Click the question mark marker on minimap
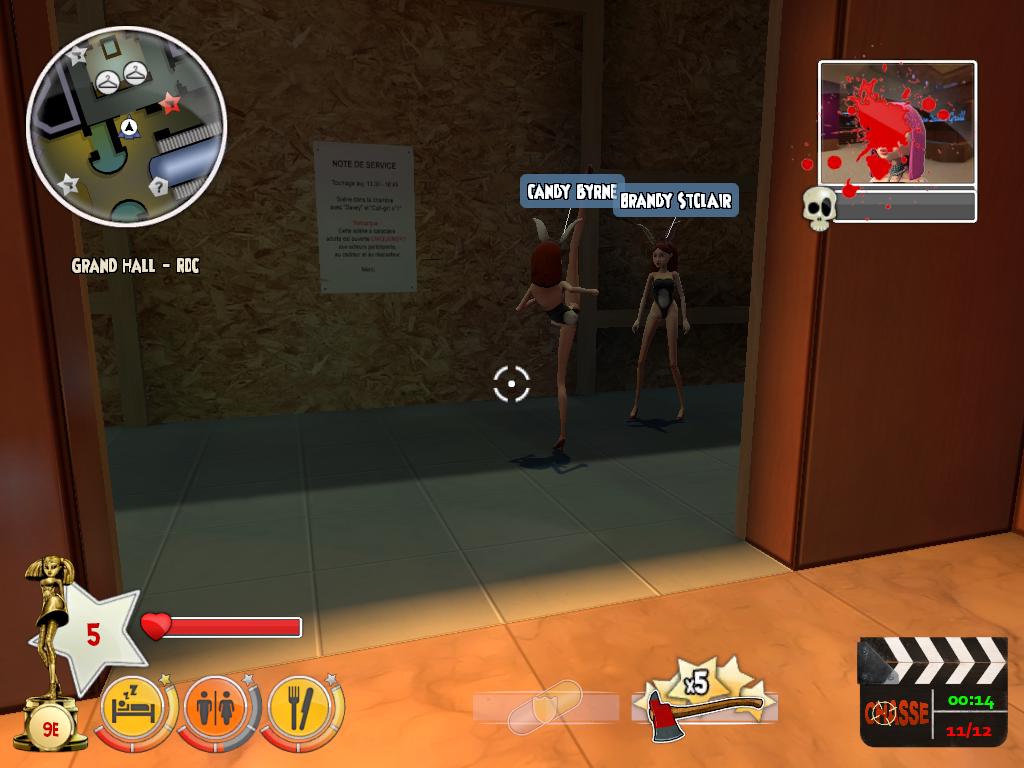The width and height of the screenshot is (1024, 768). coord(158,187)
